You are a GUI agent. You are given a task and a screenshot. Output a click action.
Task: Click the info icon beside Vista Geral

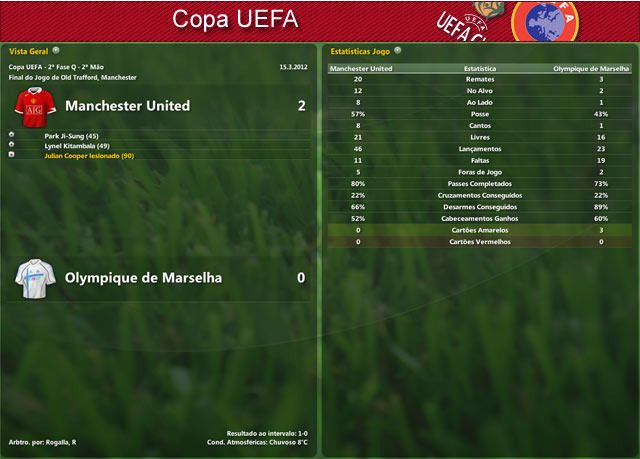[x=56, y=49]
